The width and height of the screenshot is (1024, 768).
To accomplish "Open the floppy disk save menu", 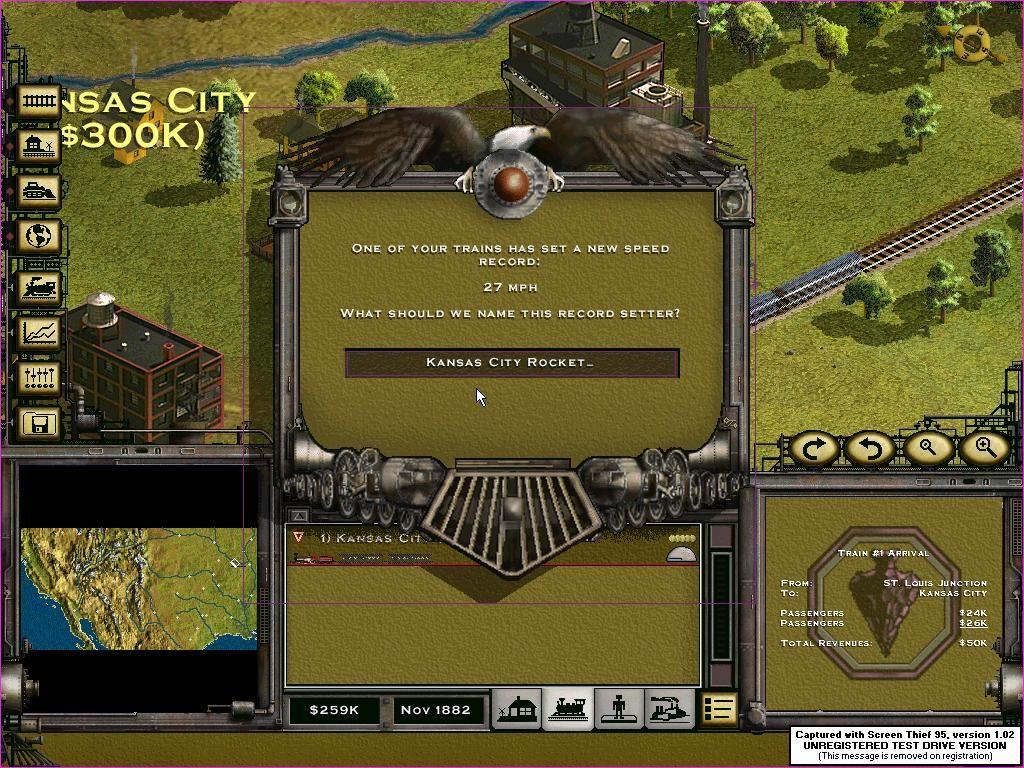I will 40,424.
